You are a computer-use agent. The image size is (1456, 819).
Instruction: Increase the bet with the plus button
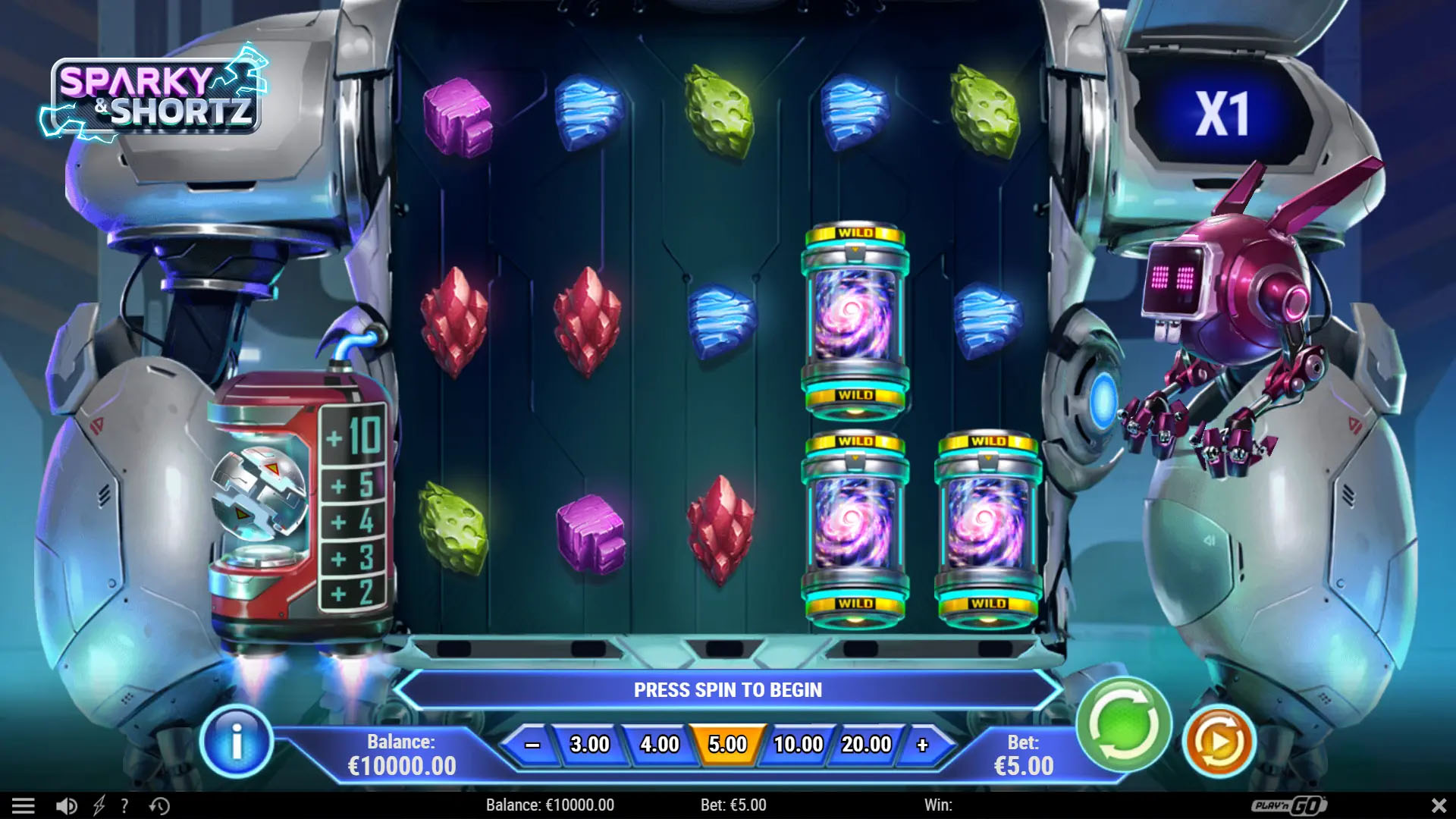tap(922, 745)
